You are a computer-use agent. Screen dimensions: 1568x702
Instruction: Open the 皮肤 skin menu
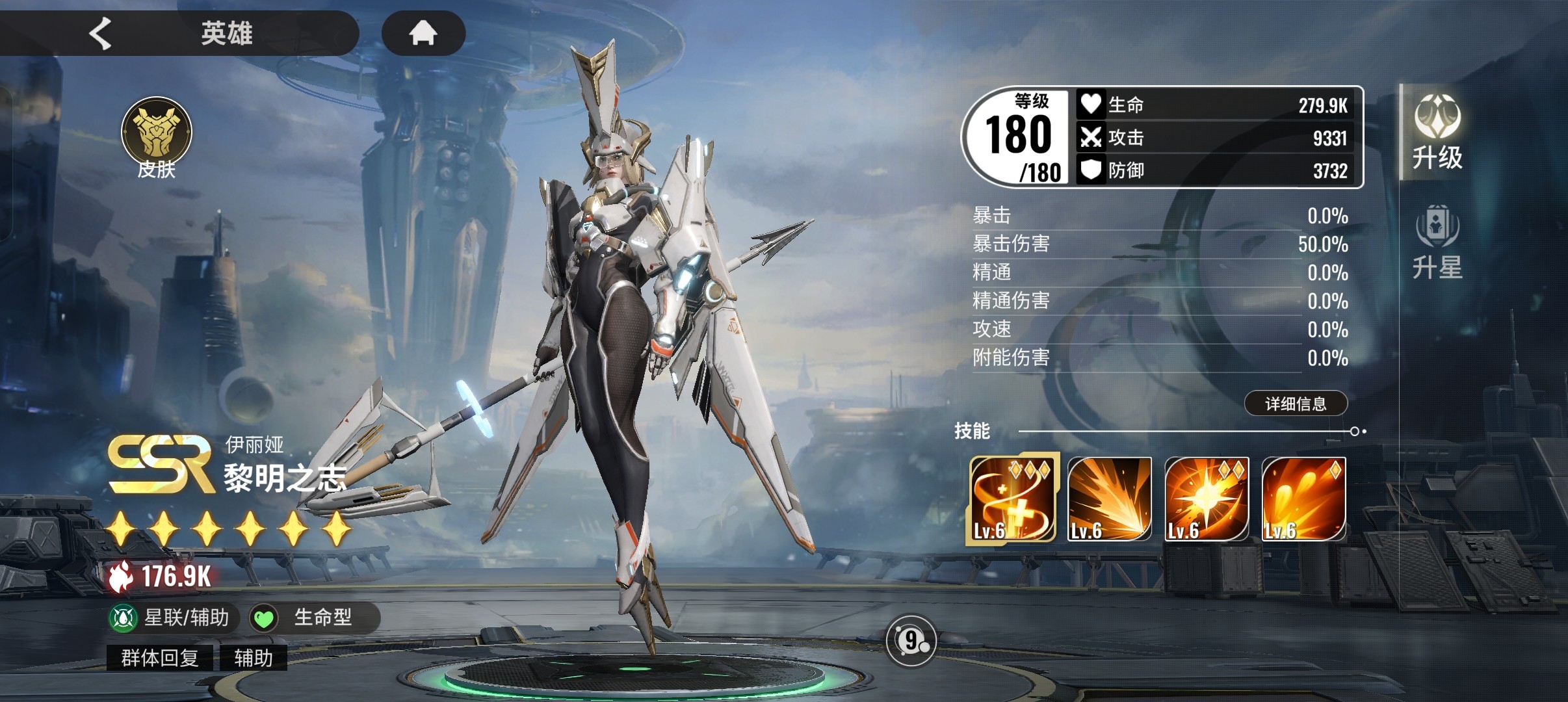coord(157,138)
